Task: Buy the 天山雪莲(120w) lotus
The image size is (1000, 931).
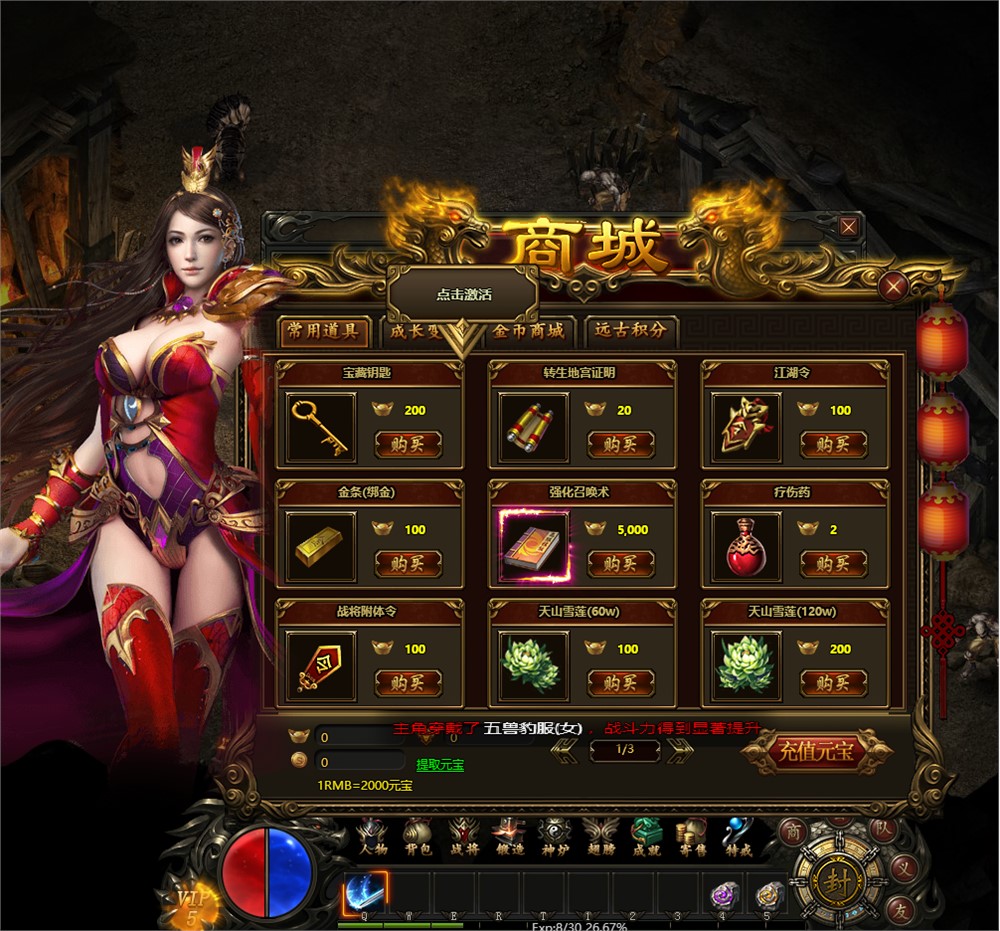Action: 833,683
